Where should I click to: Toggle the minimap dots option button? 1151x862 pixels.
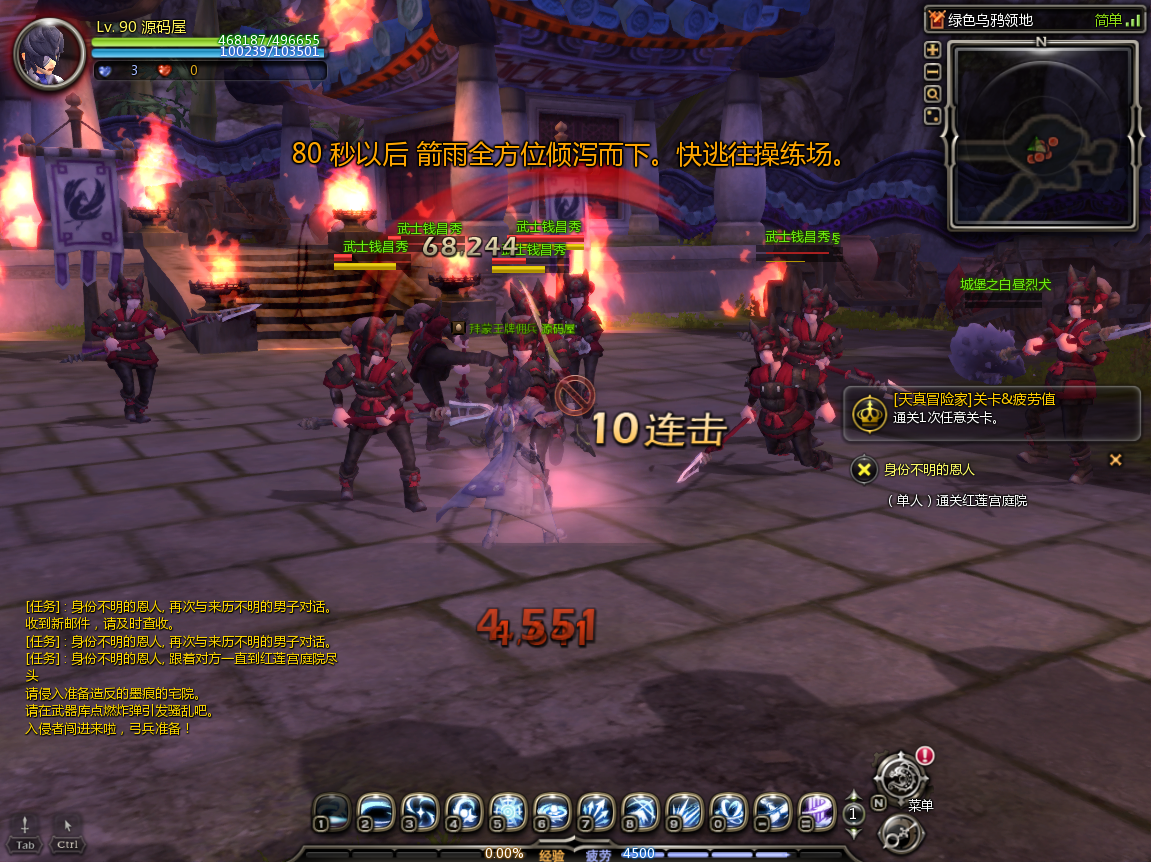click(932, 116)
